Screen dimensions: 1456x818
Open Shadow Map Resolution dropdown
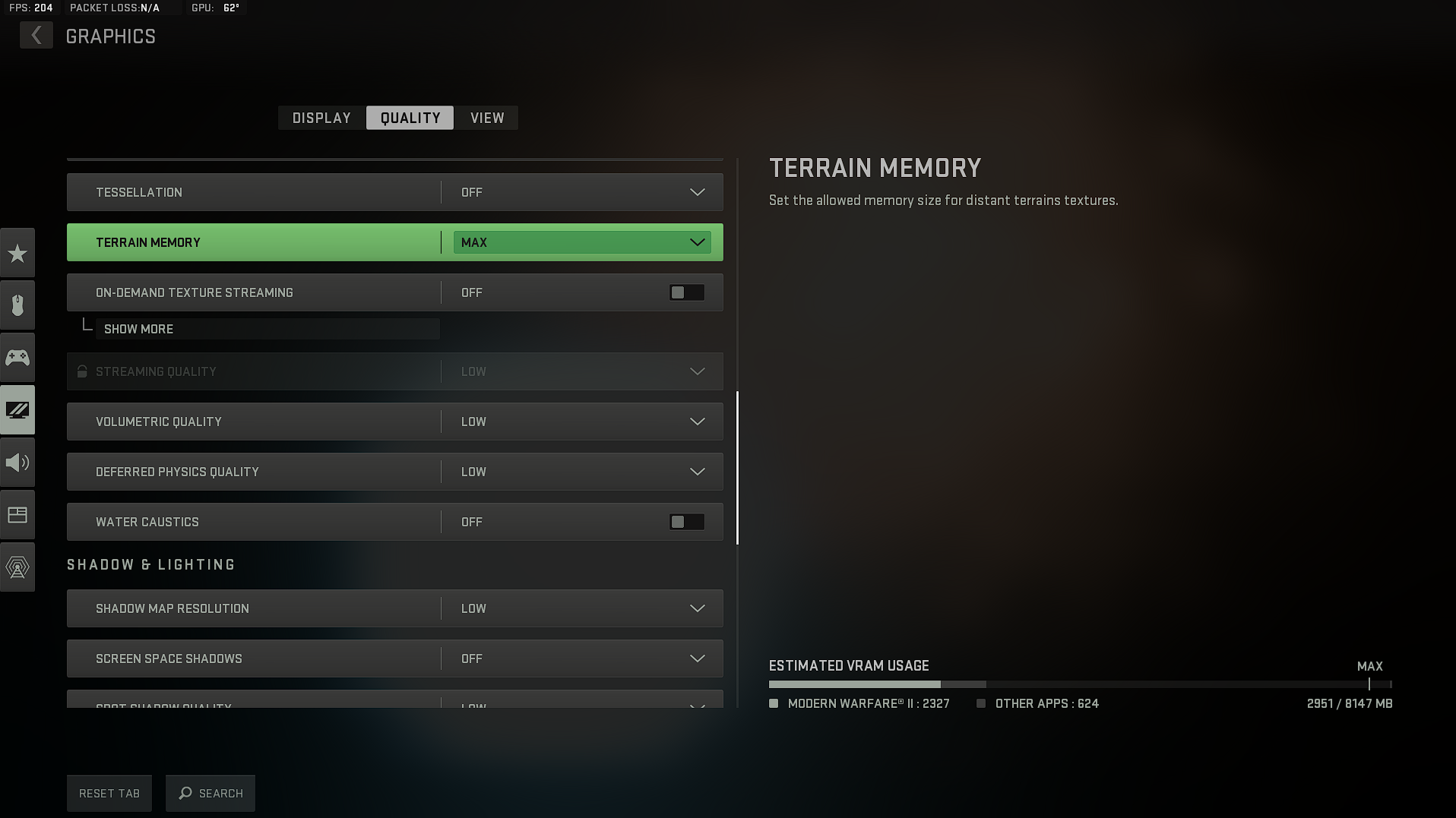point(582,608)
